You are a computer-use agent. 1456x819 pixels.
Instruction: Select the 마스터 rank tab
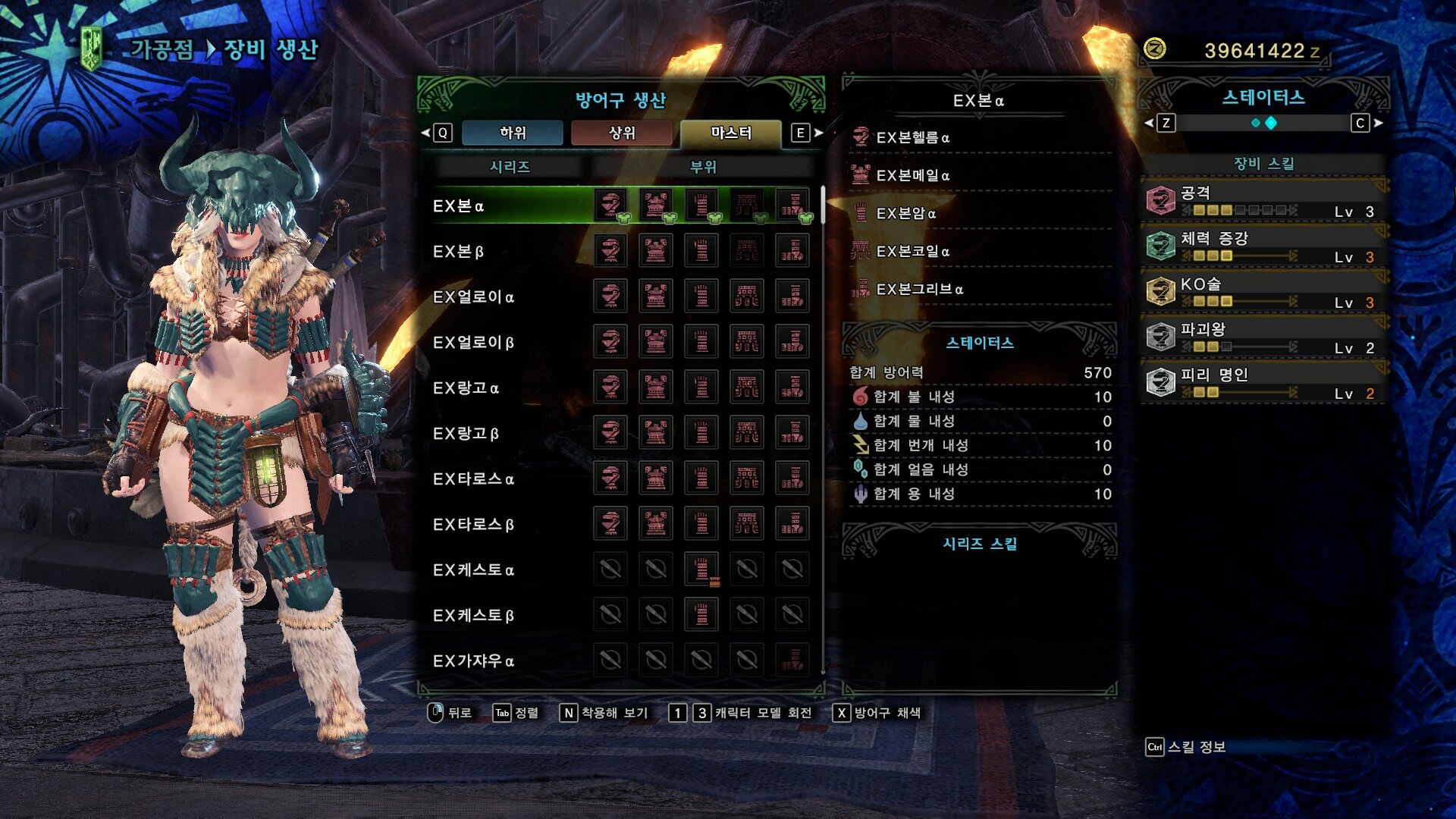point(731,133)
